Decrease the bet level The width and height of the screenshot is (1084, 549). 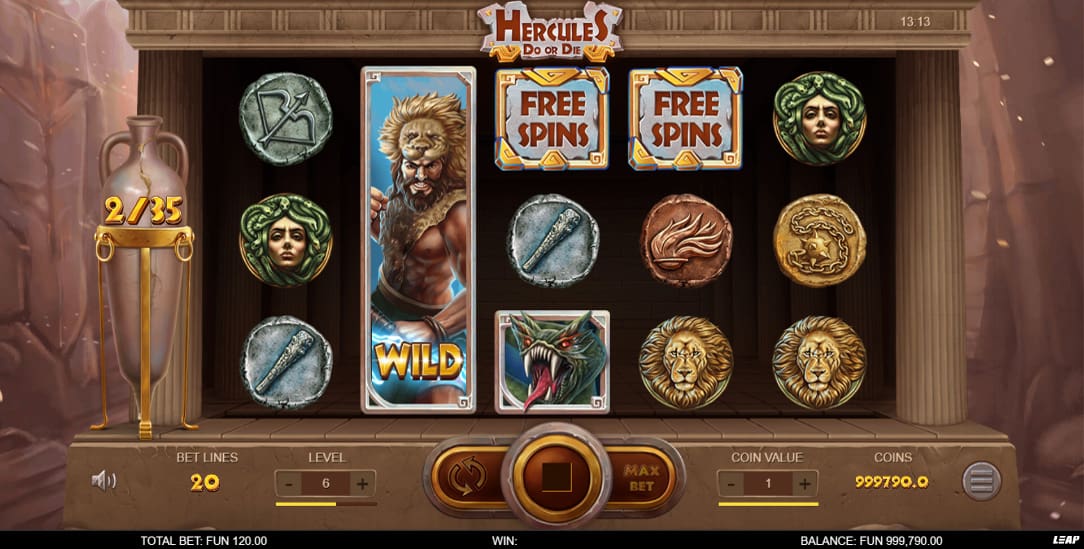coord(289,484)
